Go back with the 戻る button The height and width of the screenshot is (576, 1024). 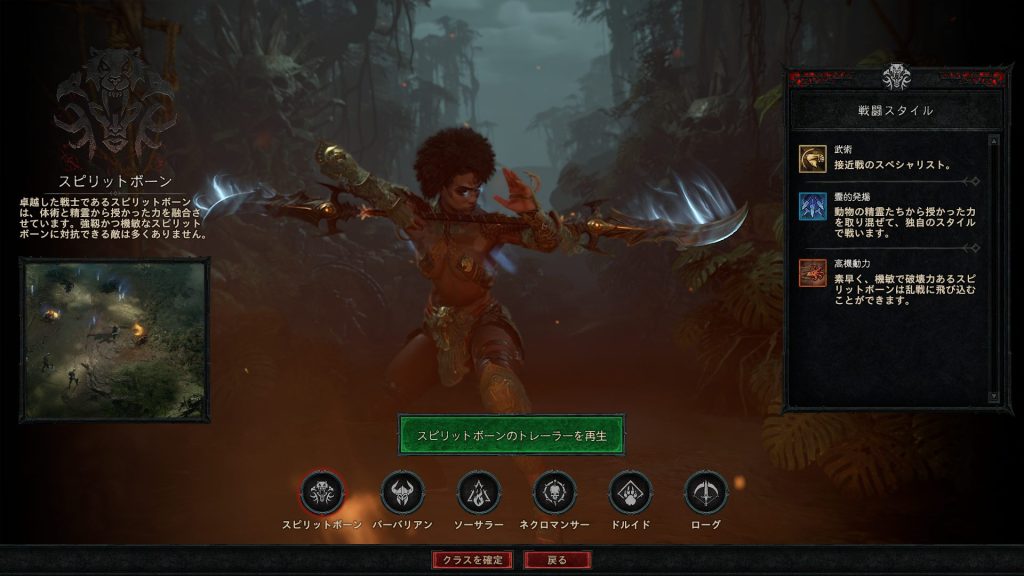pyautogui.click(x=557, y=560)
